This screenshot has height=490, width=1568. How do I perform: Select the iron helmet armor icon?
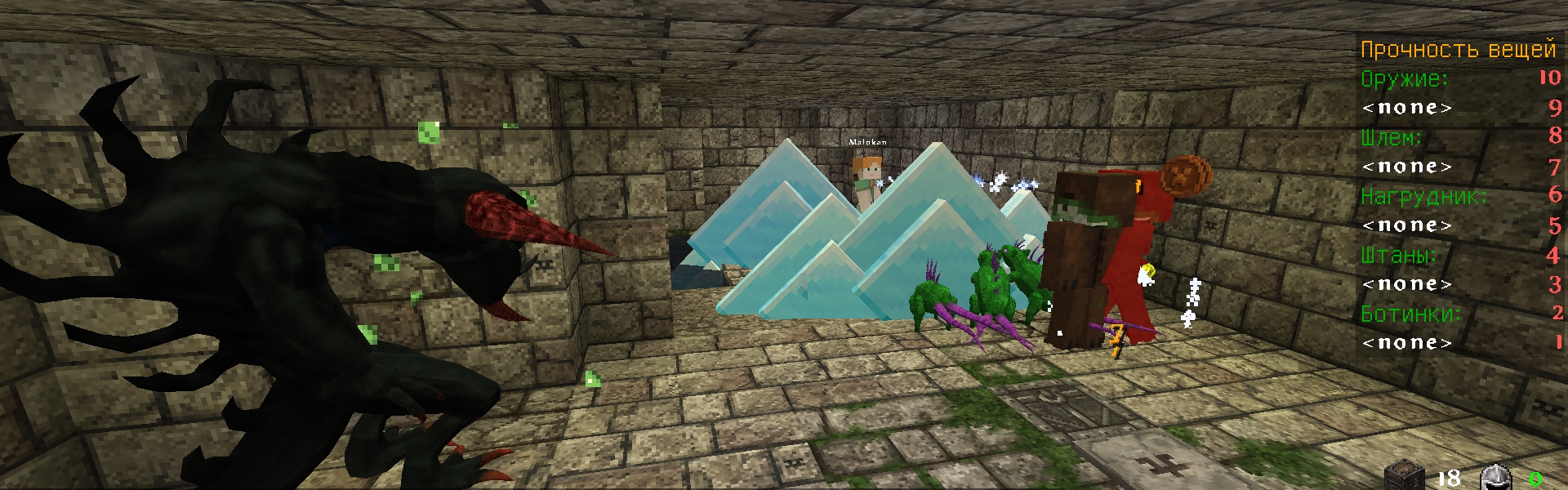pyautogui.click(x=1495, y=477)
